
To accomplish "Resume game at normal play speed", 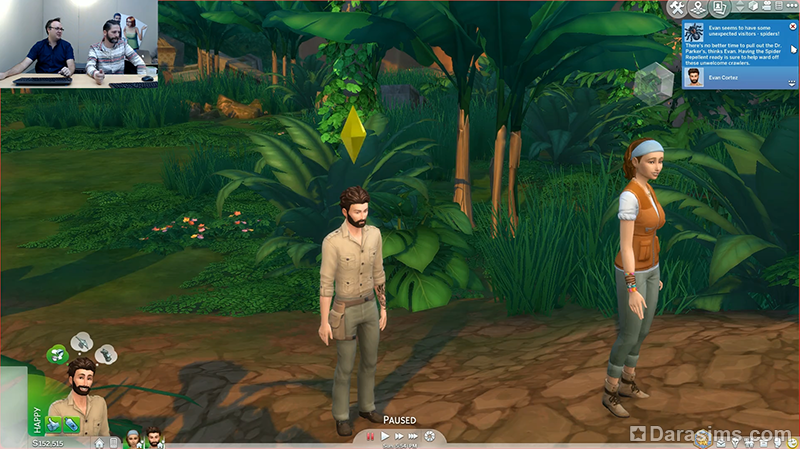I will click(385, 436).
